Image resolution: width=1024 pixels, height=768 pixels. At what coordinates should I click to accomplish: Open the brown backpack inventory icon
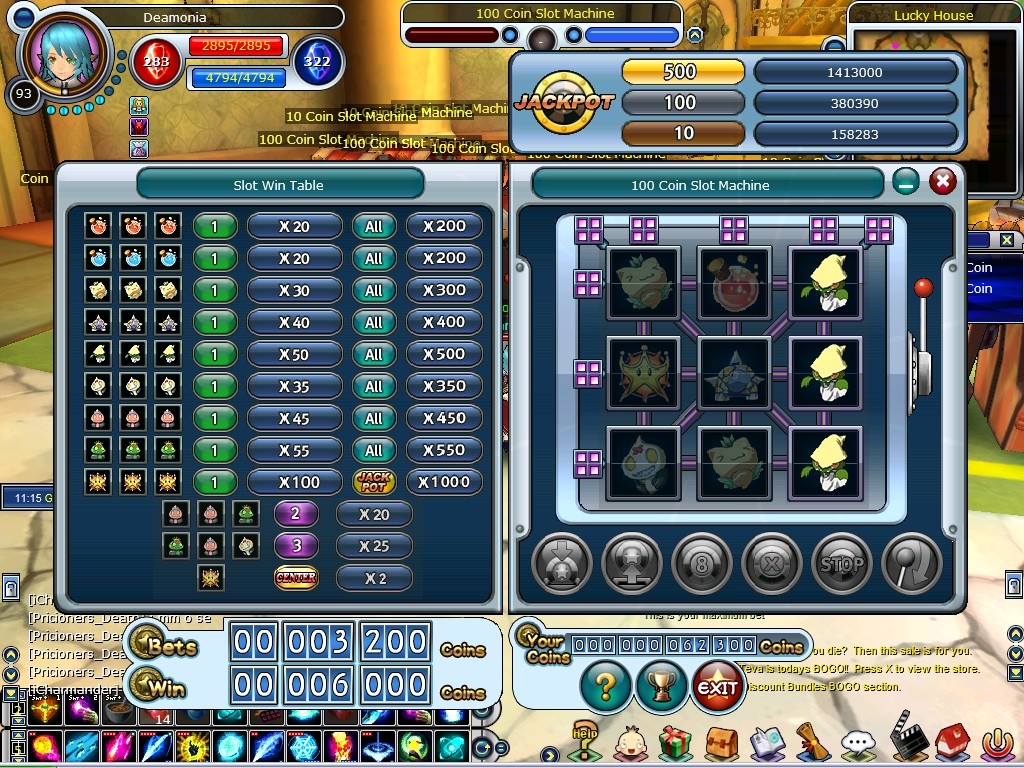coord(721,743)
